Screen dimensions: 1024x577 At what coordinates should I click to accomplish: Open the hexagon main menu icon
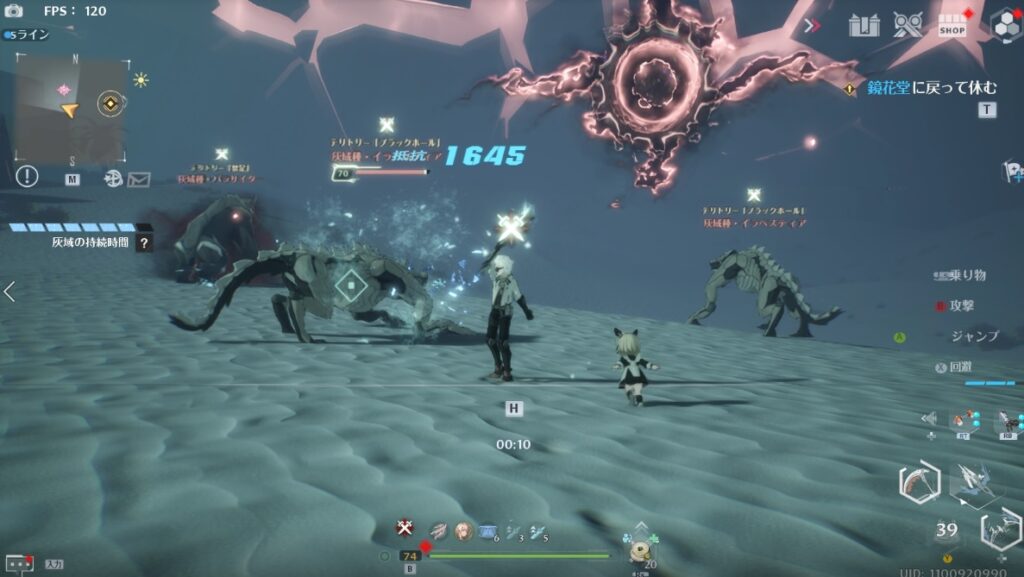click(1004, 24)
